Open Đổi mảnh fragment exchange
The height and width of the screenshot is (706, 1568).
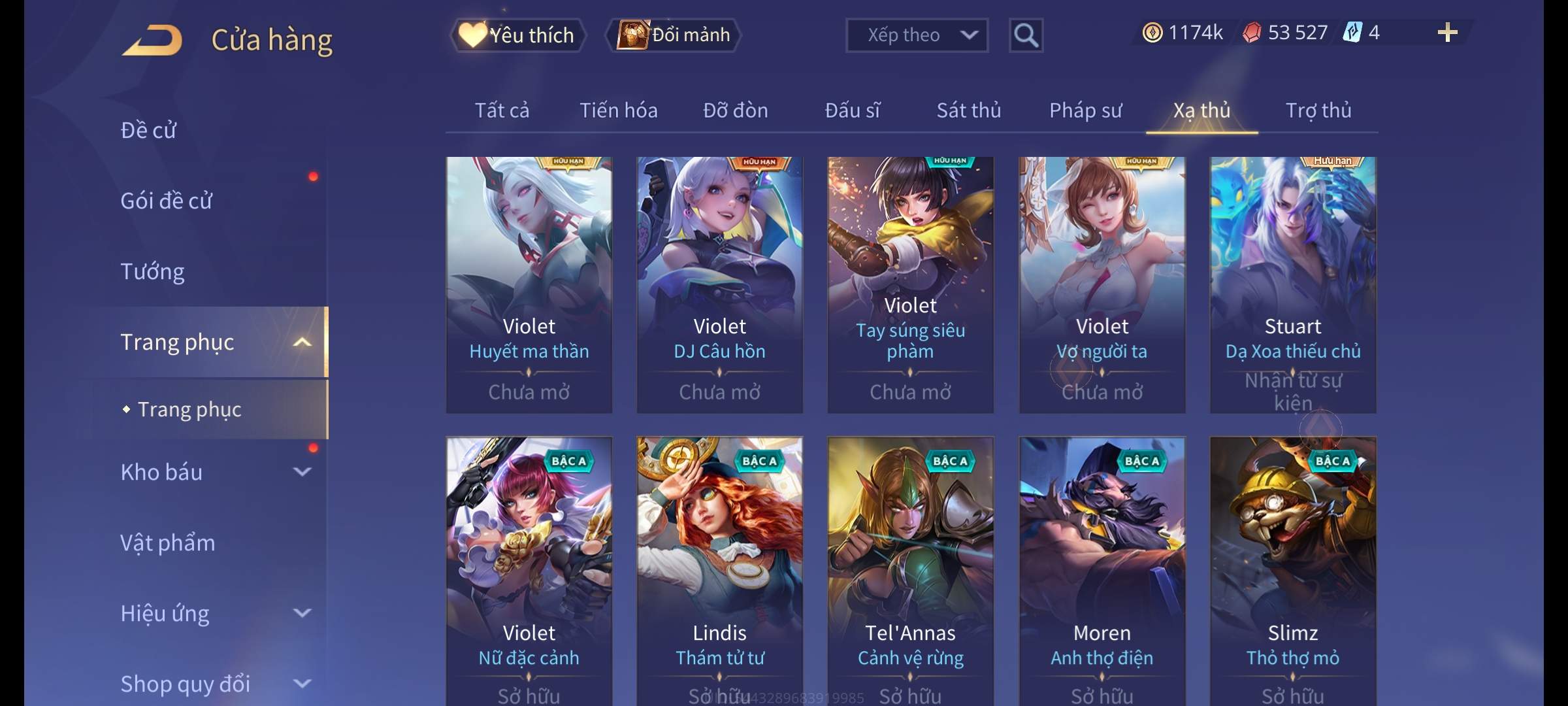[x=674, y=35]
